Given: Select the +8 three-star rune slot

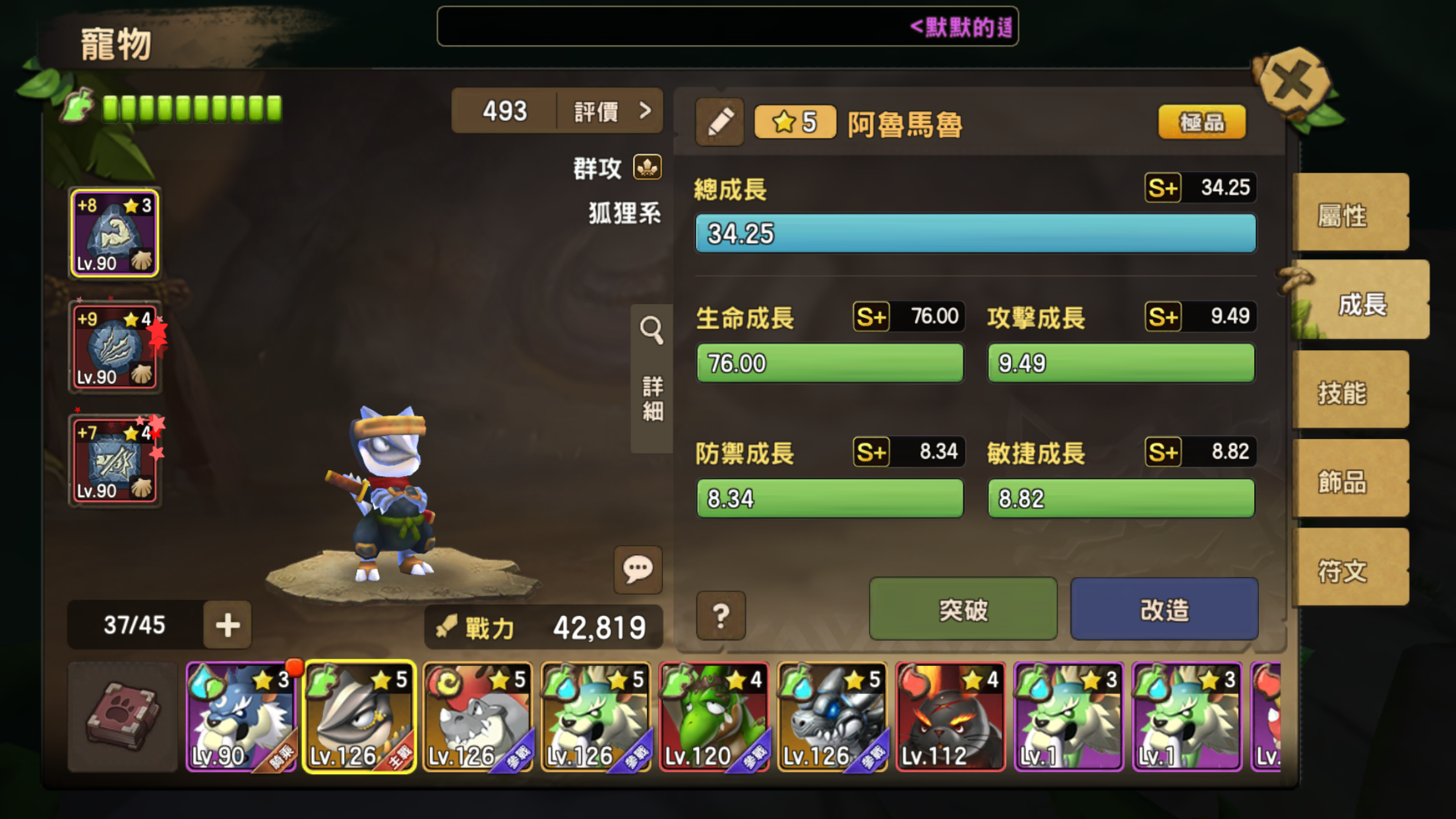Looking at the screenshot, I should coord(115,233).
